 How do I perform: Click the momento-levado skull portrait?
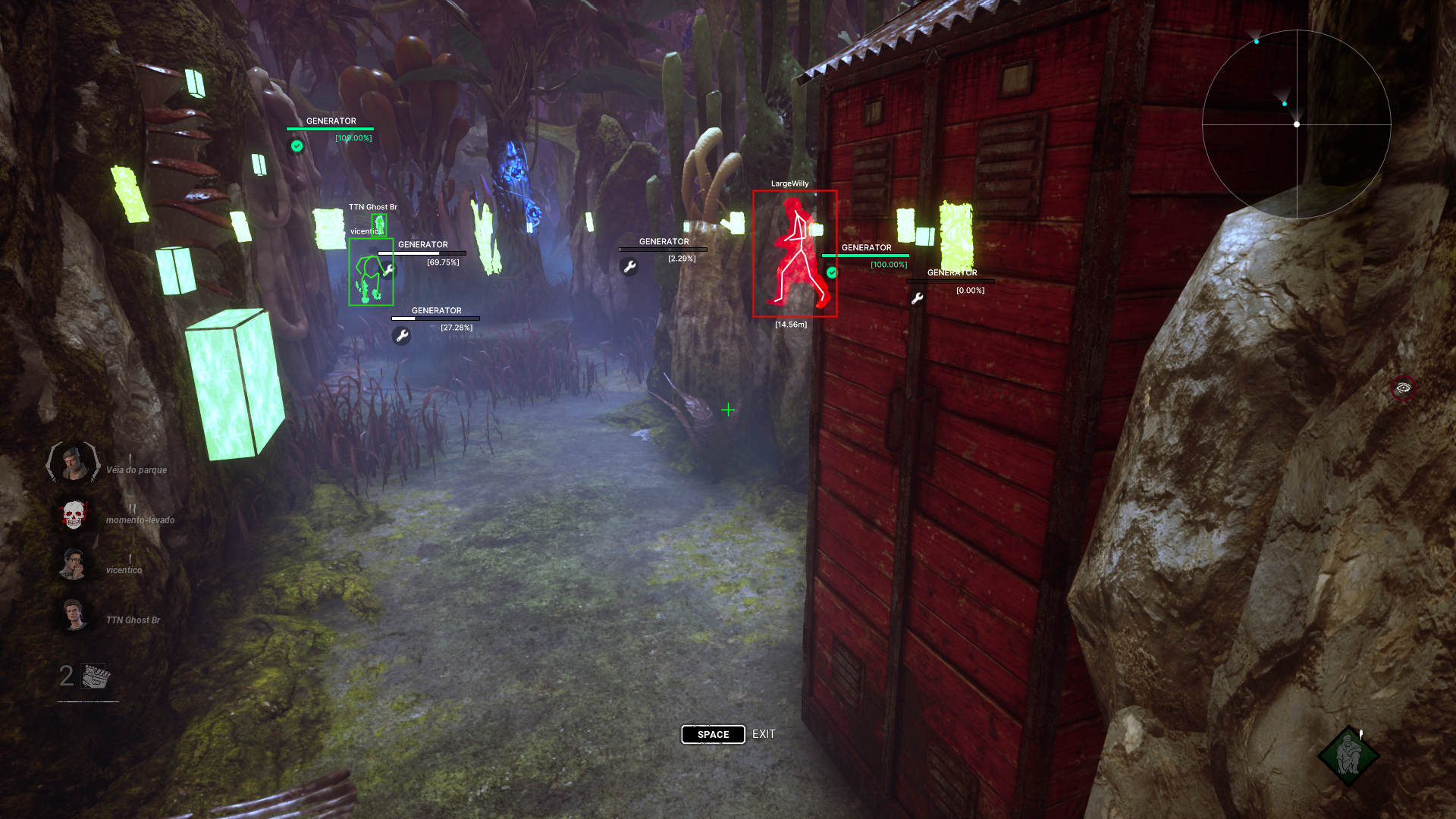coord(73,516)
